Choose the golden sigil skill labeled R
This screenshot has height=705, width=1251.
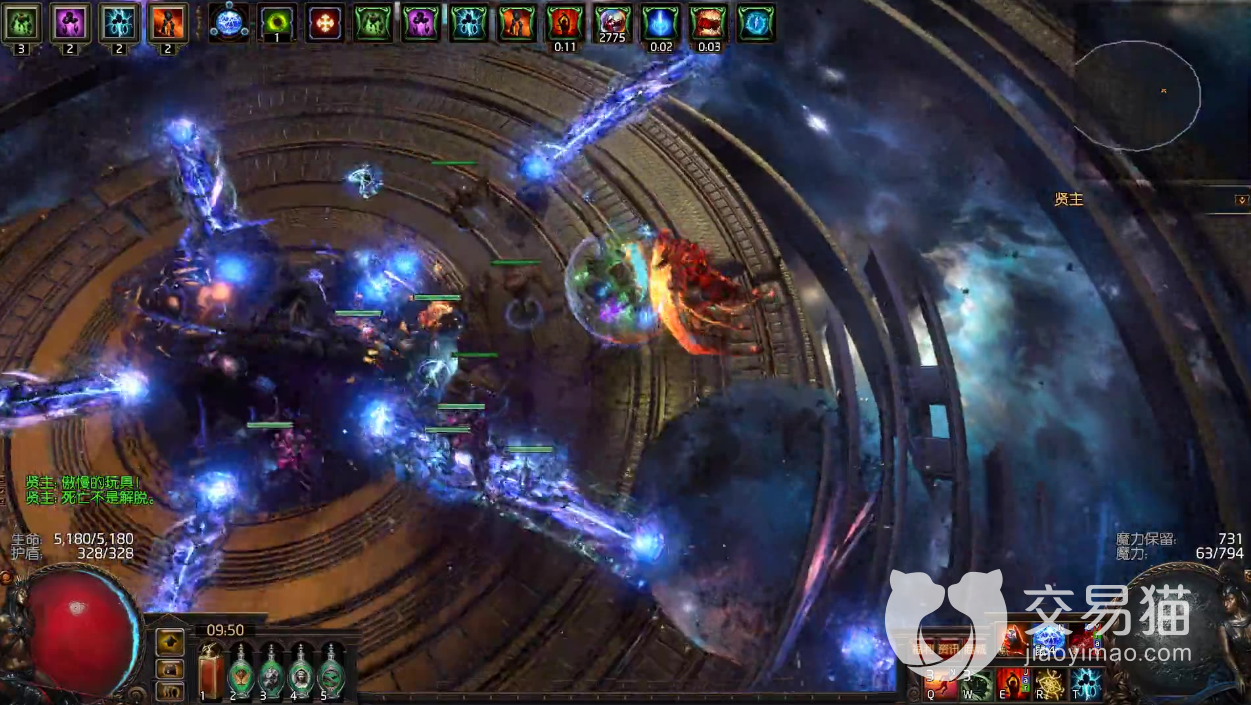point(1049,684)
